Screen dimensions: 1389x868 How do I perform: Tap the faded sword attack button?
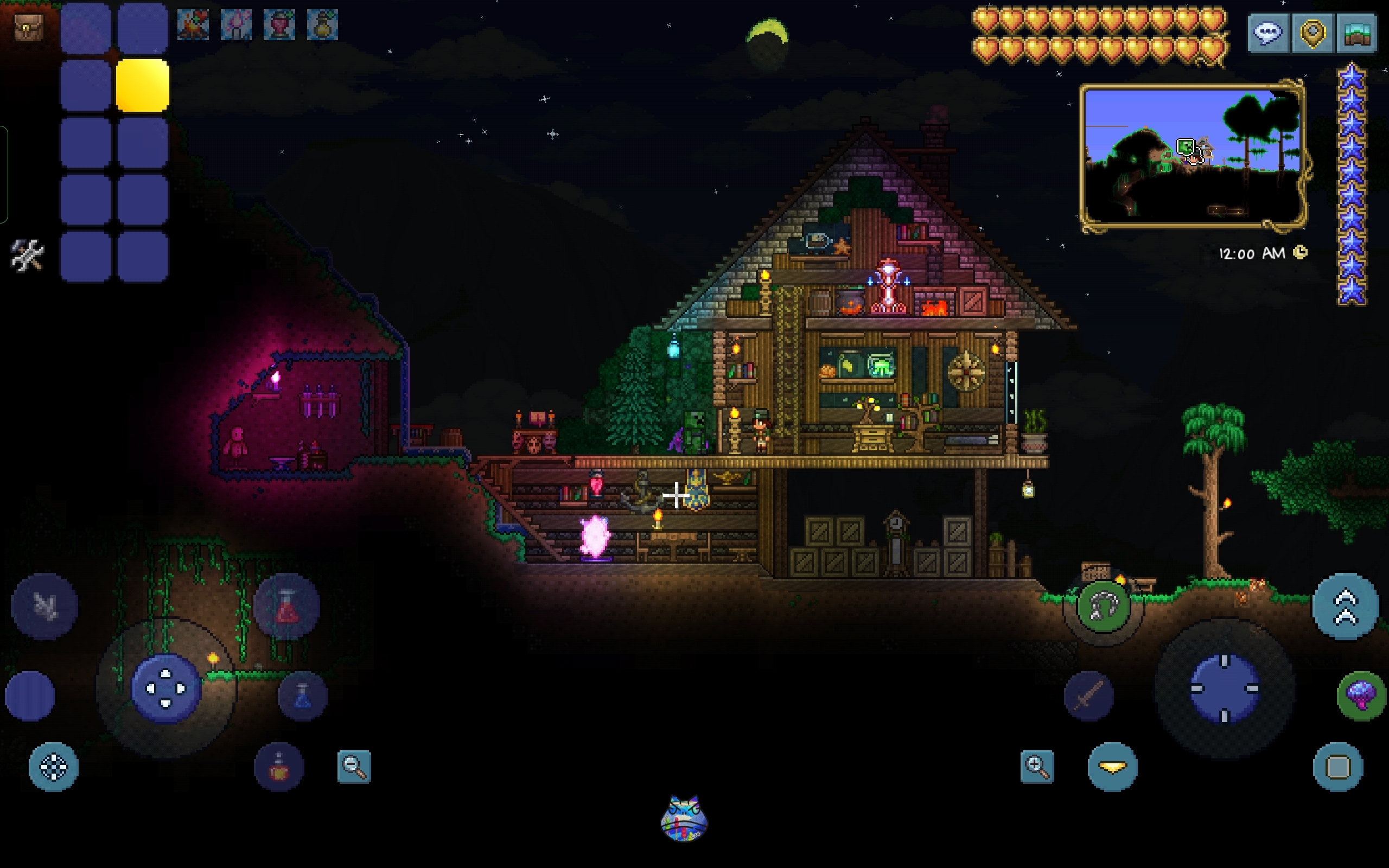tap(1089, 696)
